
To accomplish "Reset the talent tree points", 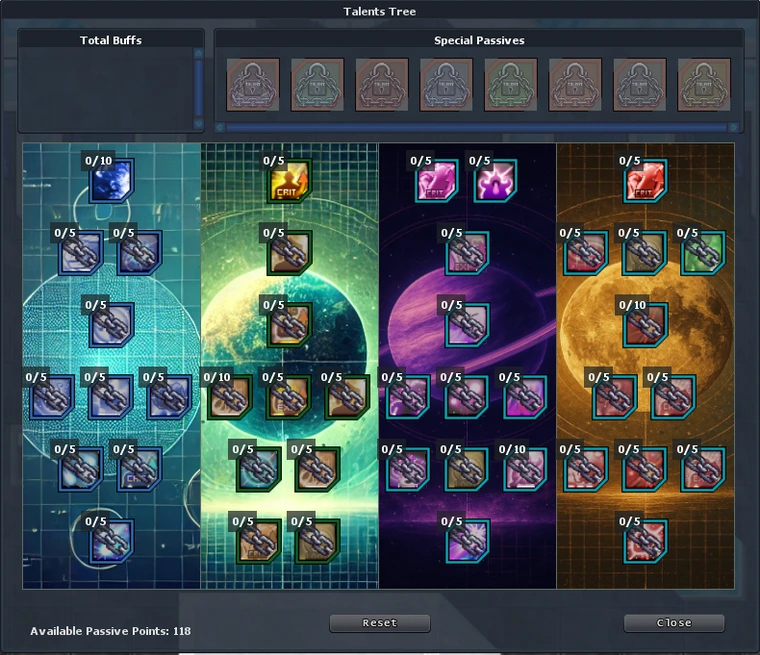I will (x=379, y=623).
